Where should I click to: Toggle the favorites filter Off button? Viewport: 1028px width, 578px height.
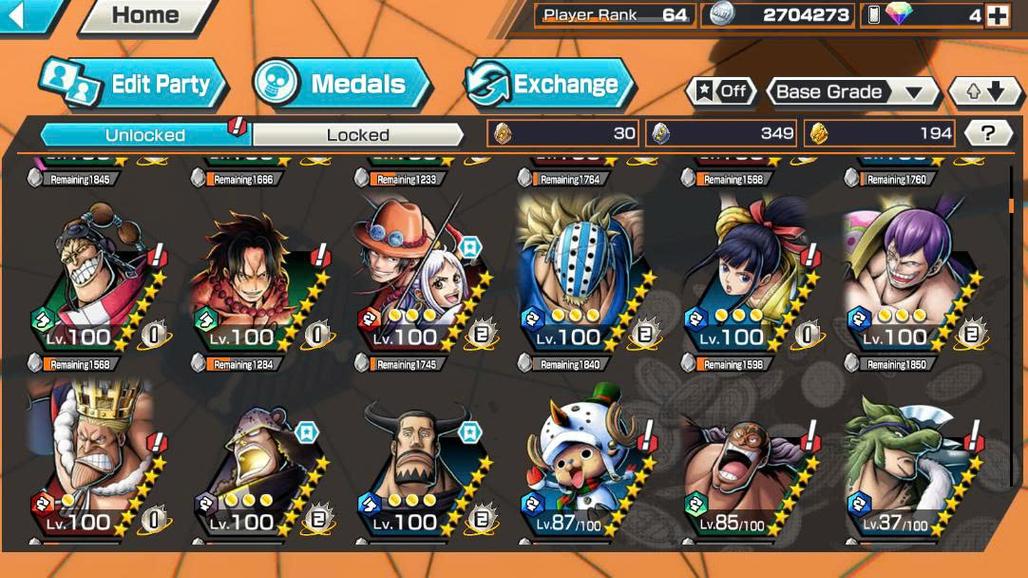(720, 92)
